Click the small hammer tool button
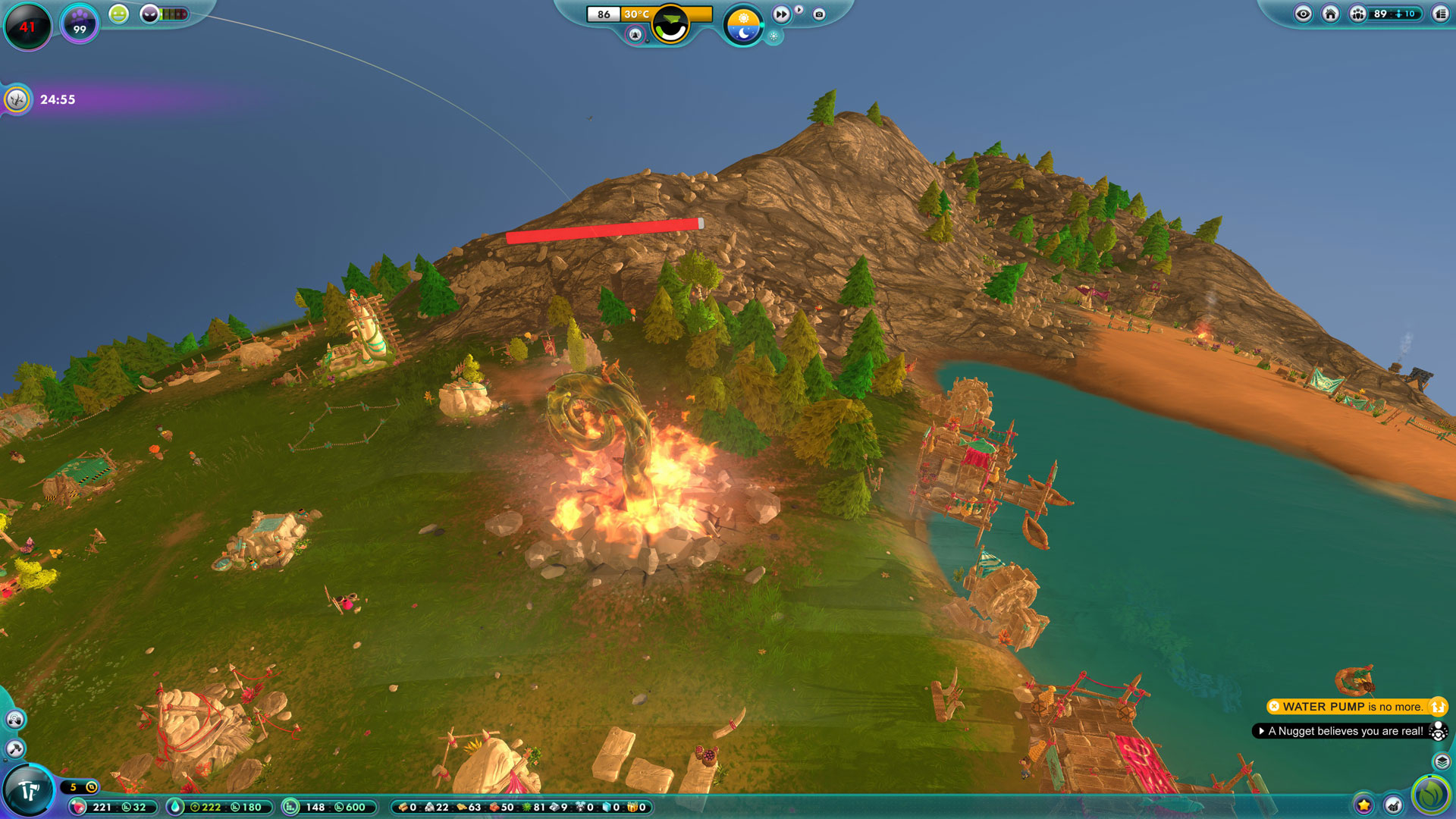 point(15,749)
